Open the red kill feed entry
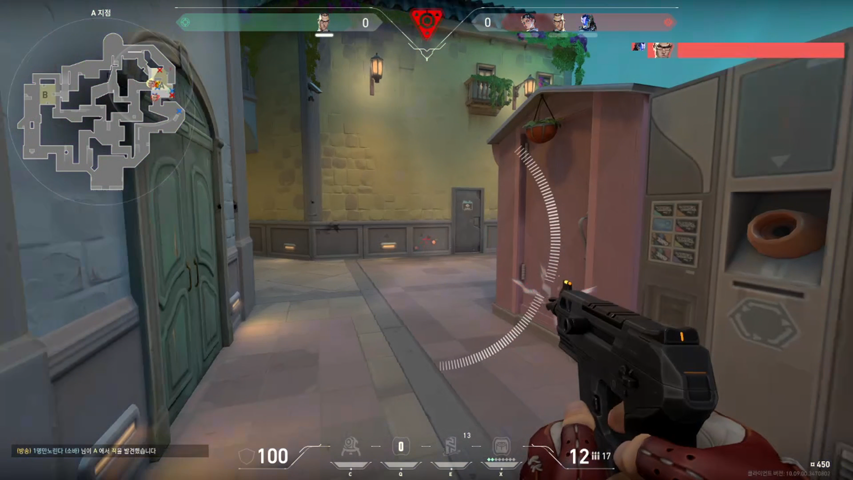This screenshot has height=480, width=853. click(740, 49)
